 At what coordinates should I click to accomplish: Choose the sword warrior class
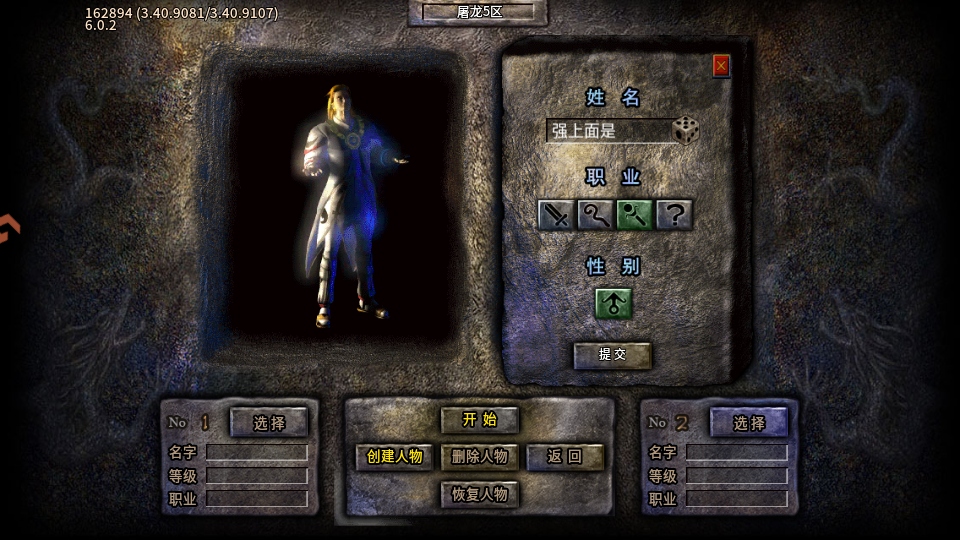pos(556,214)
